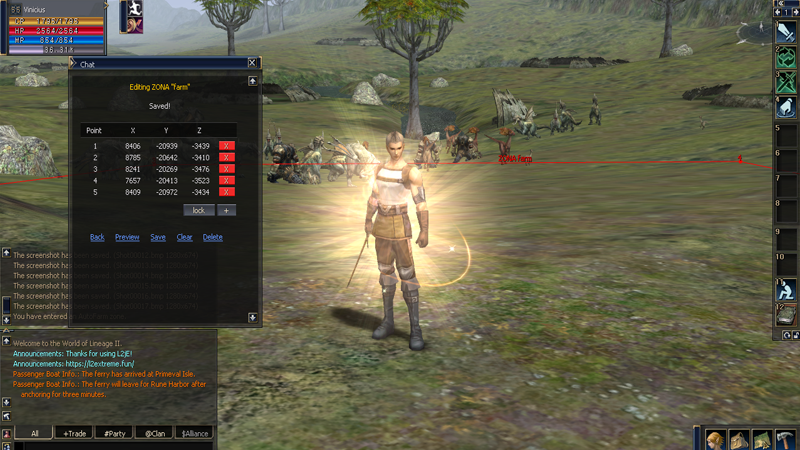The image size is (800, 450).
Task: Remove point 5 with its red X
Action: coord(227,192)
